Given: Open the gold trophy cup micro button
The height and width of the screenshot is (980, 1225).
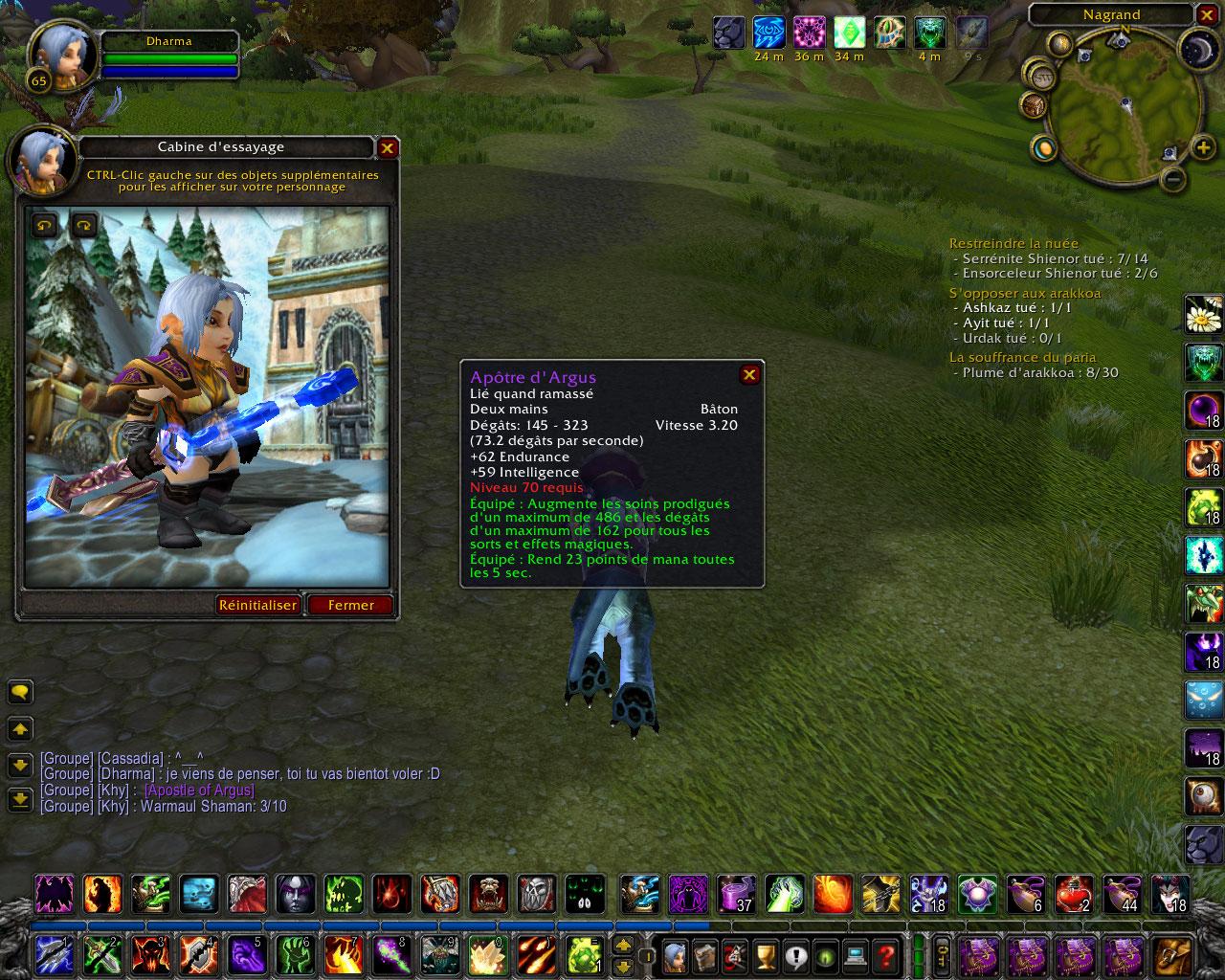Looking at the screenshot, I should click(x=766, y=955).
